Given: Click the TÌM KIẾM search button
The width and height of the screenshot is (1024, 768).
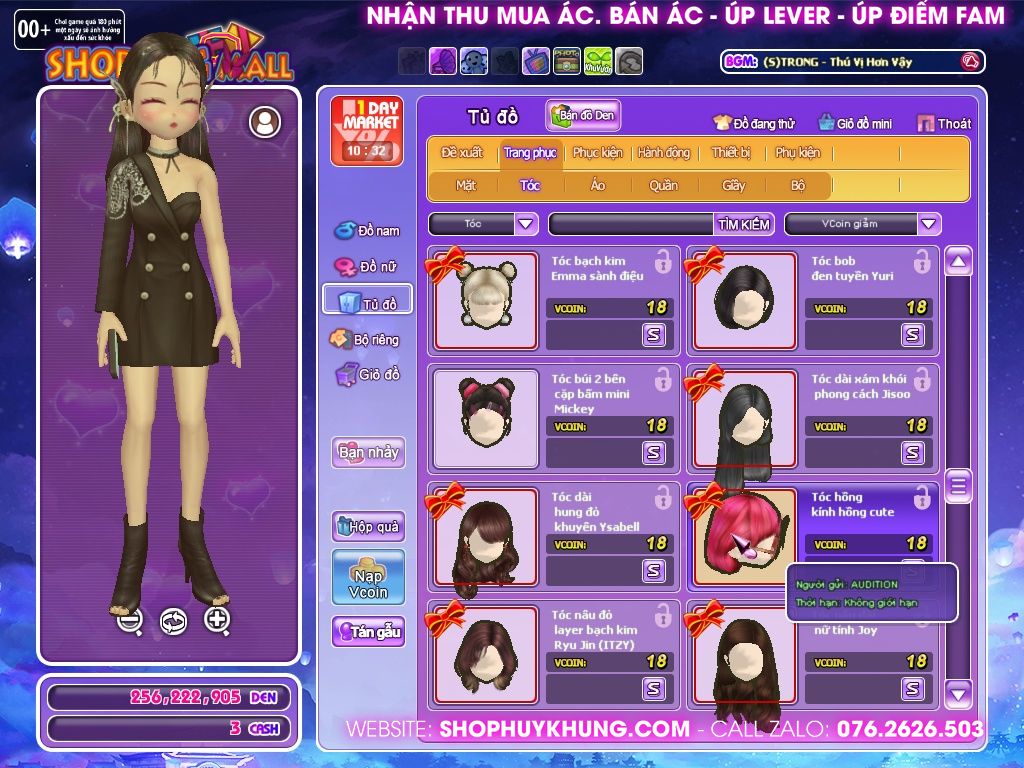Looking at the screenshot, I should (x=744, y=224).
